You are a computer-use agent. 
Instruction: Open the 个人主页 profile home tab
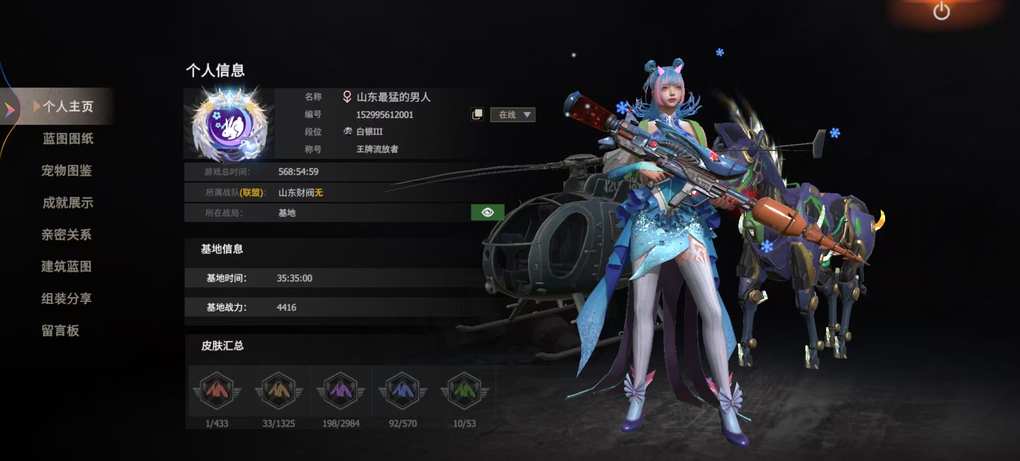(66, 106)
